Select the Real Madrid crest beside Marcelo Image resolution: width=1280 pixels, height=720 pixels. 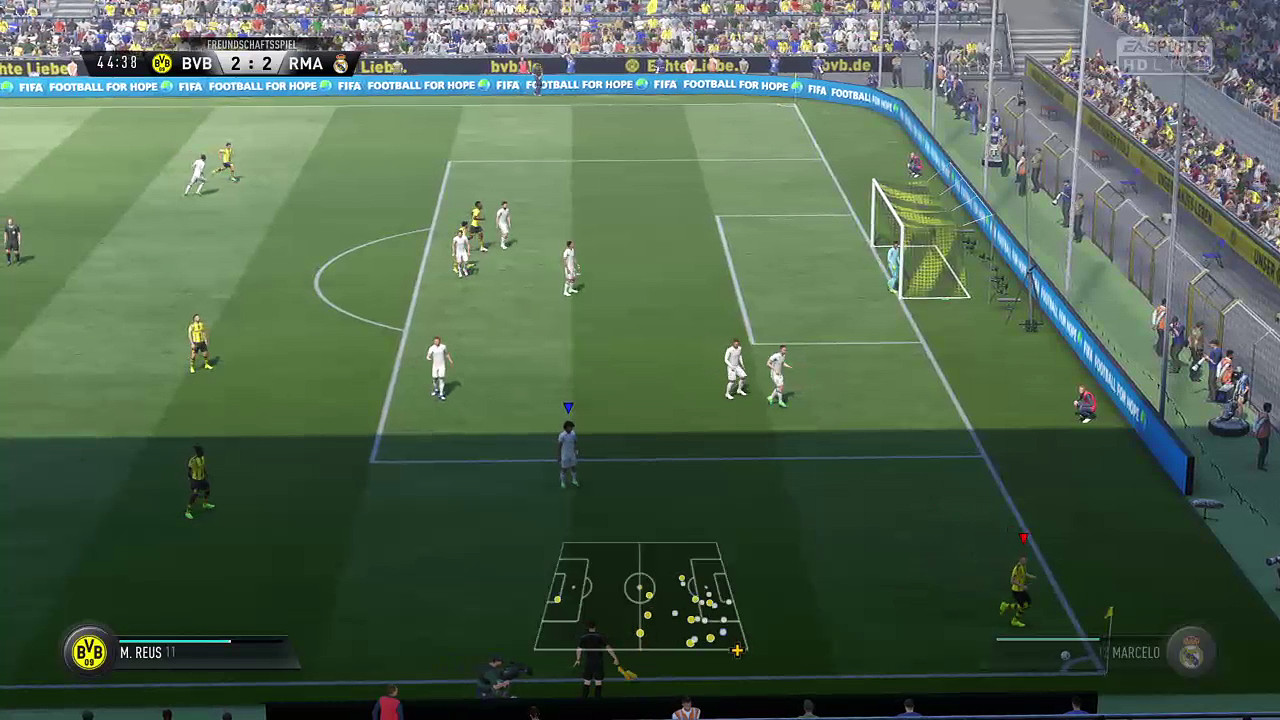(1190, 652)
